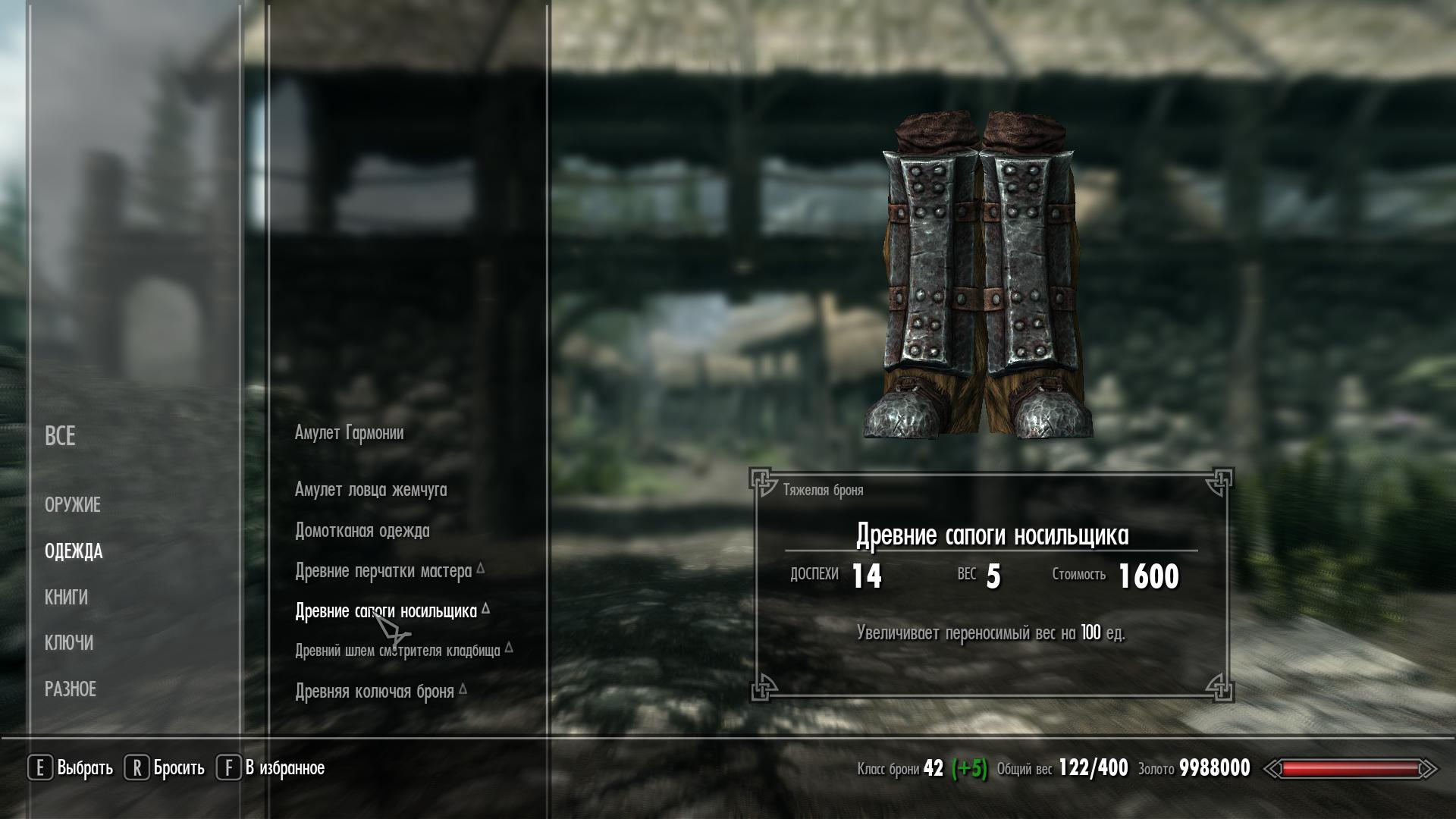Select Древняя колючая броня
The width and height of the screenshot is (1456, 819).
tap(375, 692)
